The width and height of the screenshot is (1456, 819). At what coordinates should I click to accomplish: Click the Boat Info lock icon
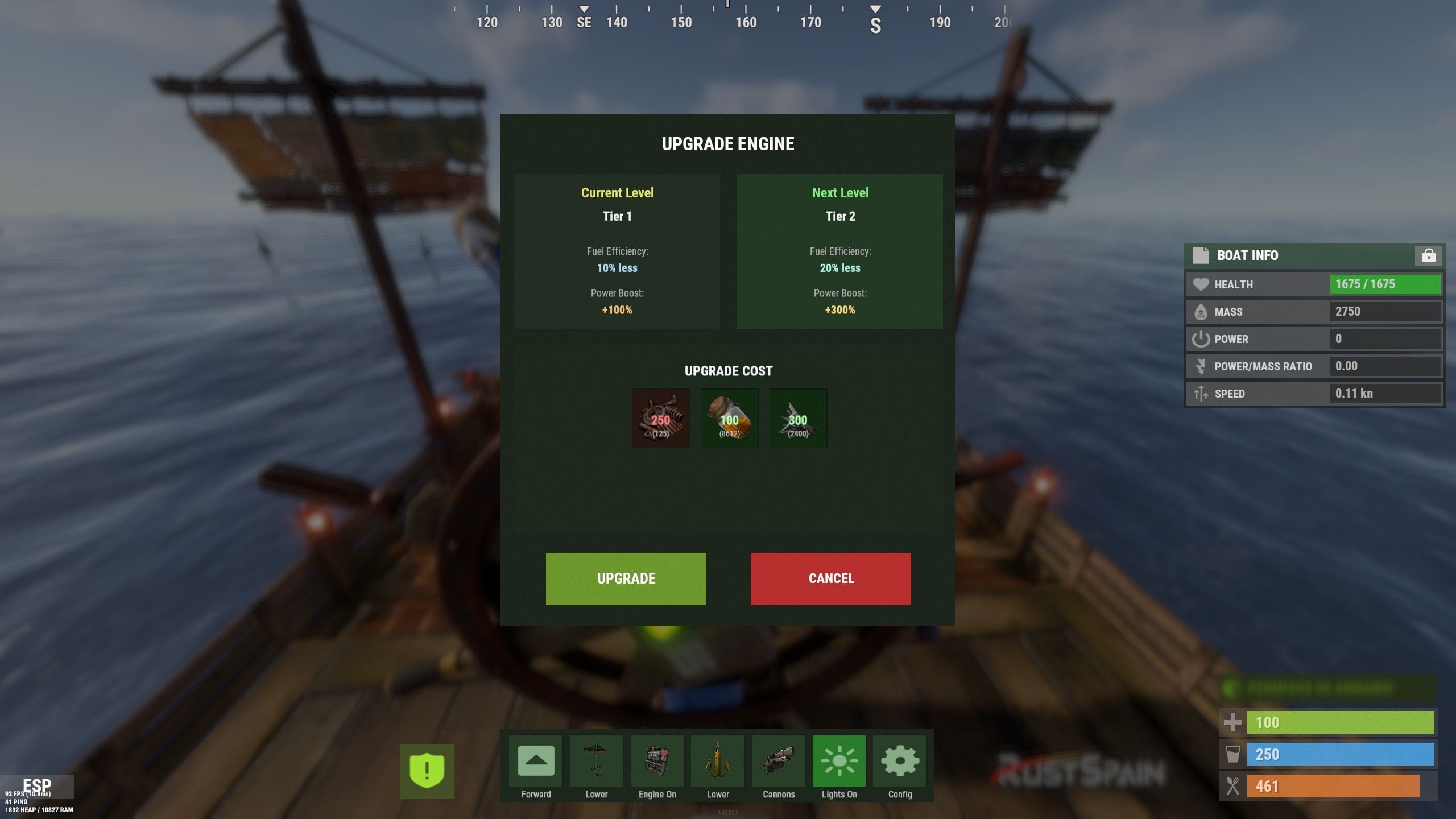[1428, 256]
